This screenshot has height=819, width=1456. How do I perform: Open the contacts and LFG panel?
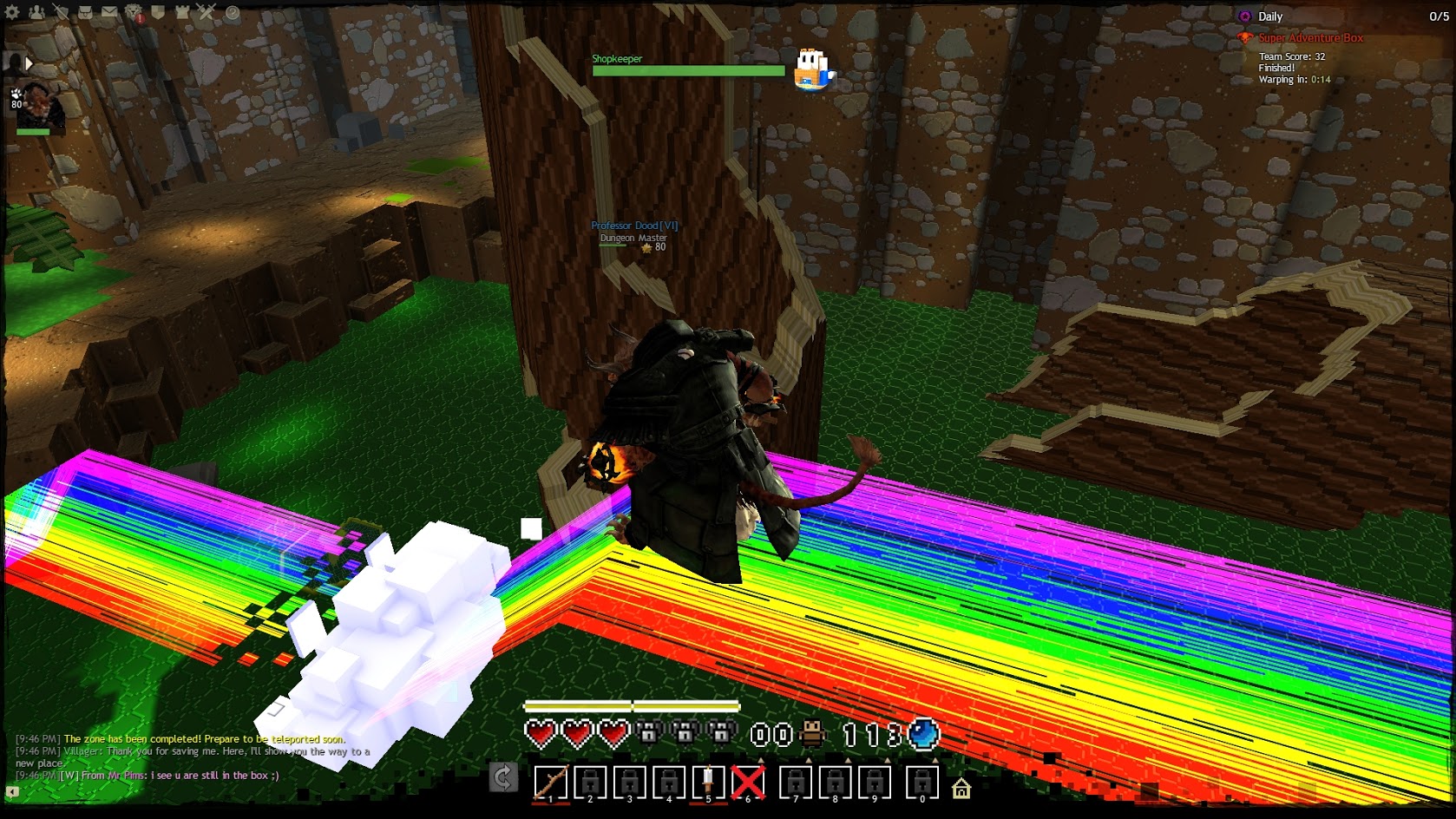[36, 13]
